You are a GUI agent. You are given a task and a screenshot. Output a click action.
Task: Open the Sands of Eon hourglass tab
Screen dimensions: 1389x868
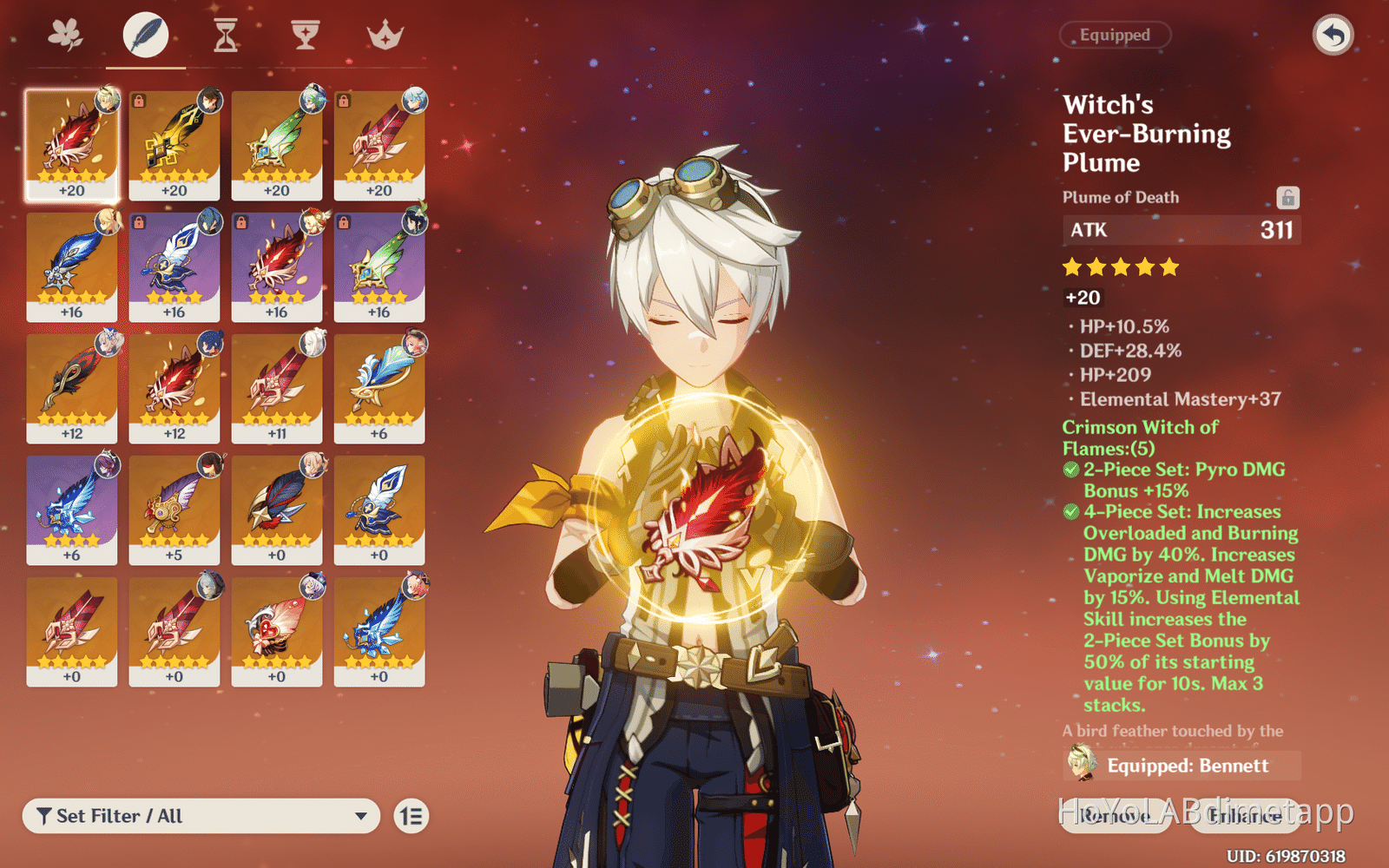click(x=226, y=36)
